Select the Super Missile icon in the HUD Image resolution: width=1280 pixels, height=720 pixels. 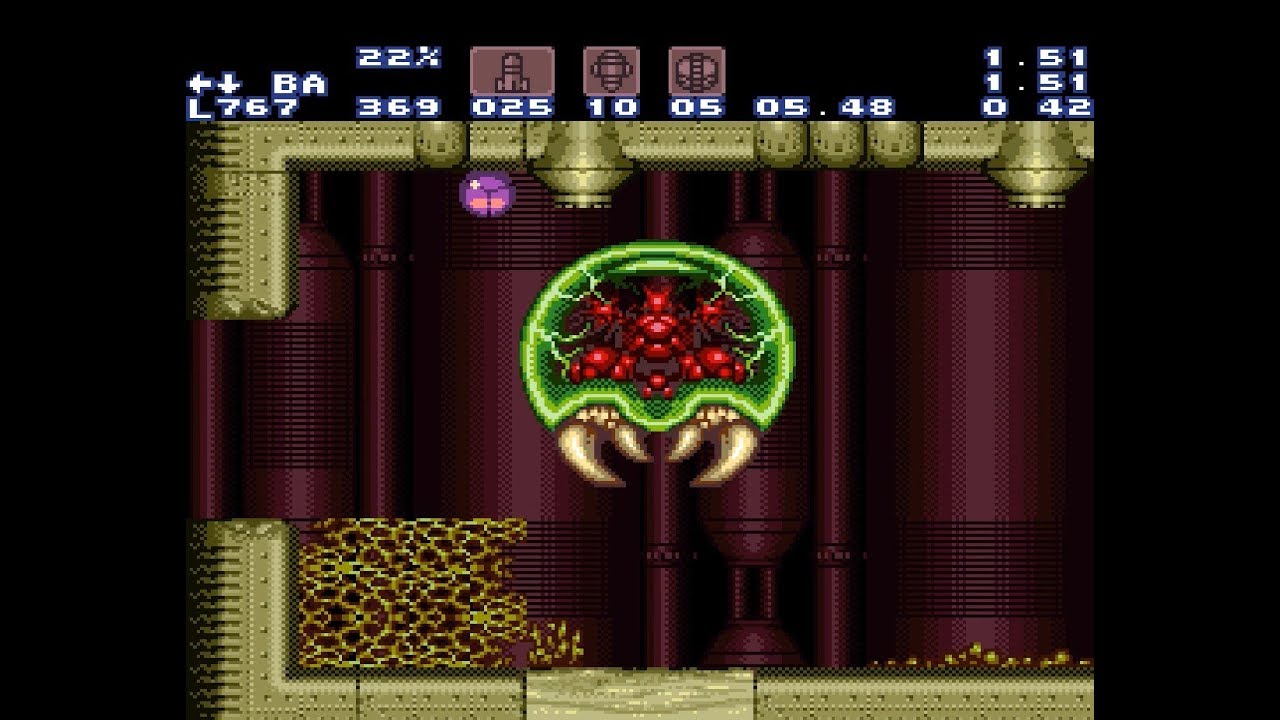pyautogui.click(x=613, y=69)
